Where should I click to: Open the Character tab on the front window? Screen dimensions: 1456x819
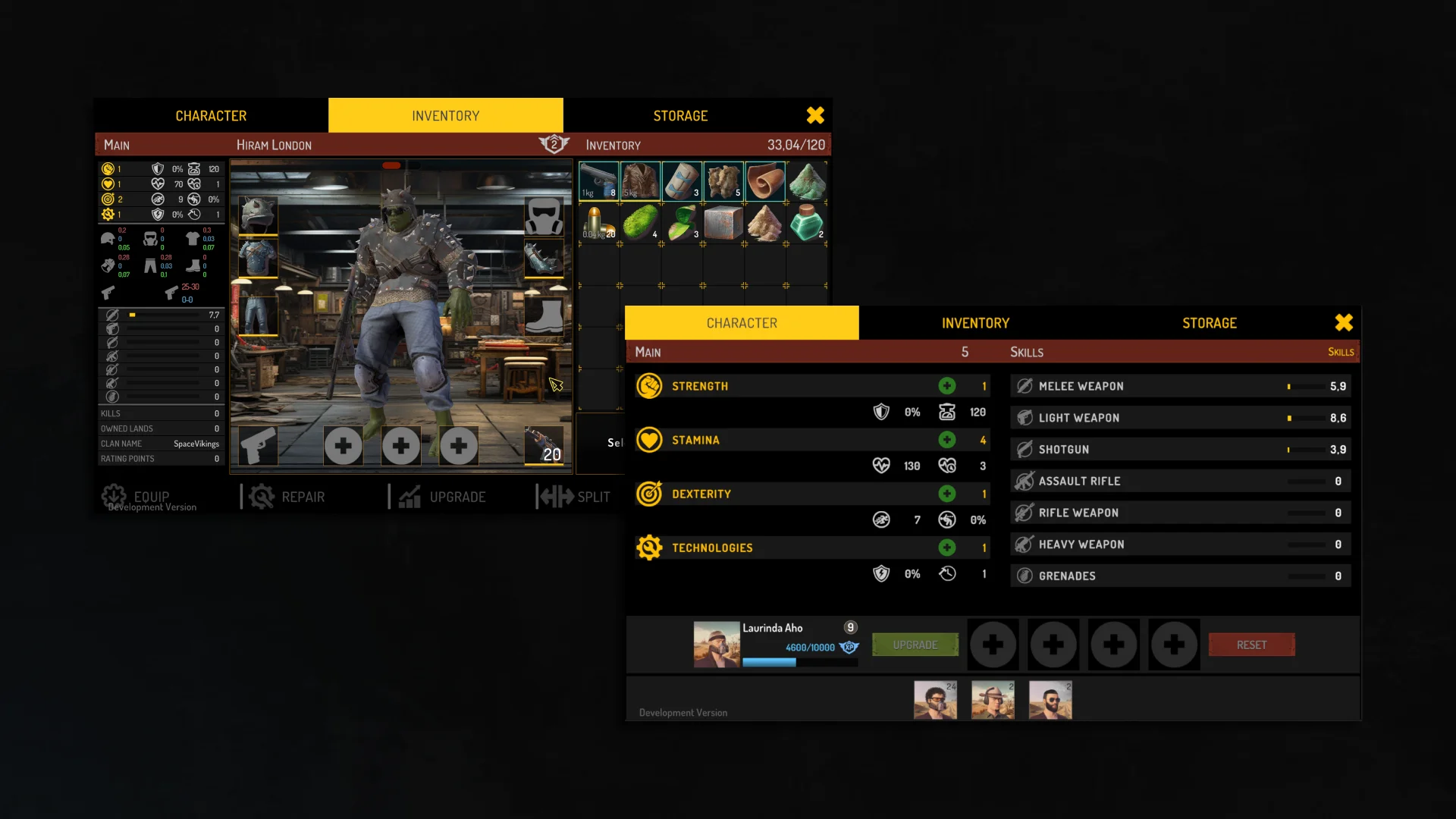click(742, 322)
